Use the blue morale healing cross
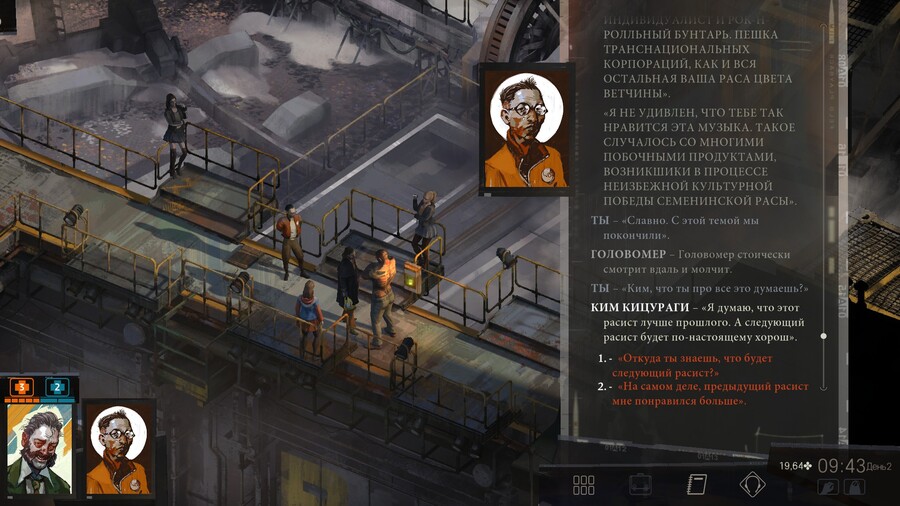This screenshot has height=506, width=900. [57, 386]
